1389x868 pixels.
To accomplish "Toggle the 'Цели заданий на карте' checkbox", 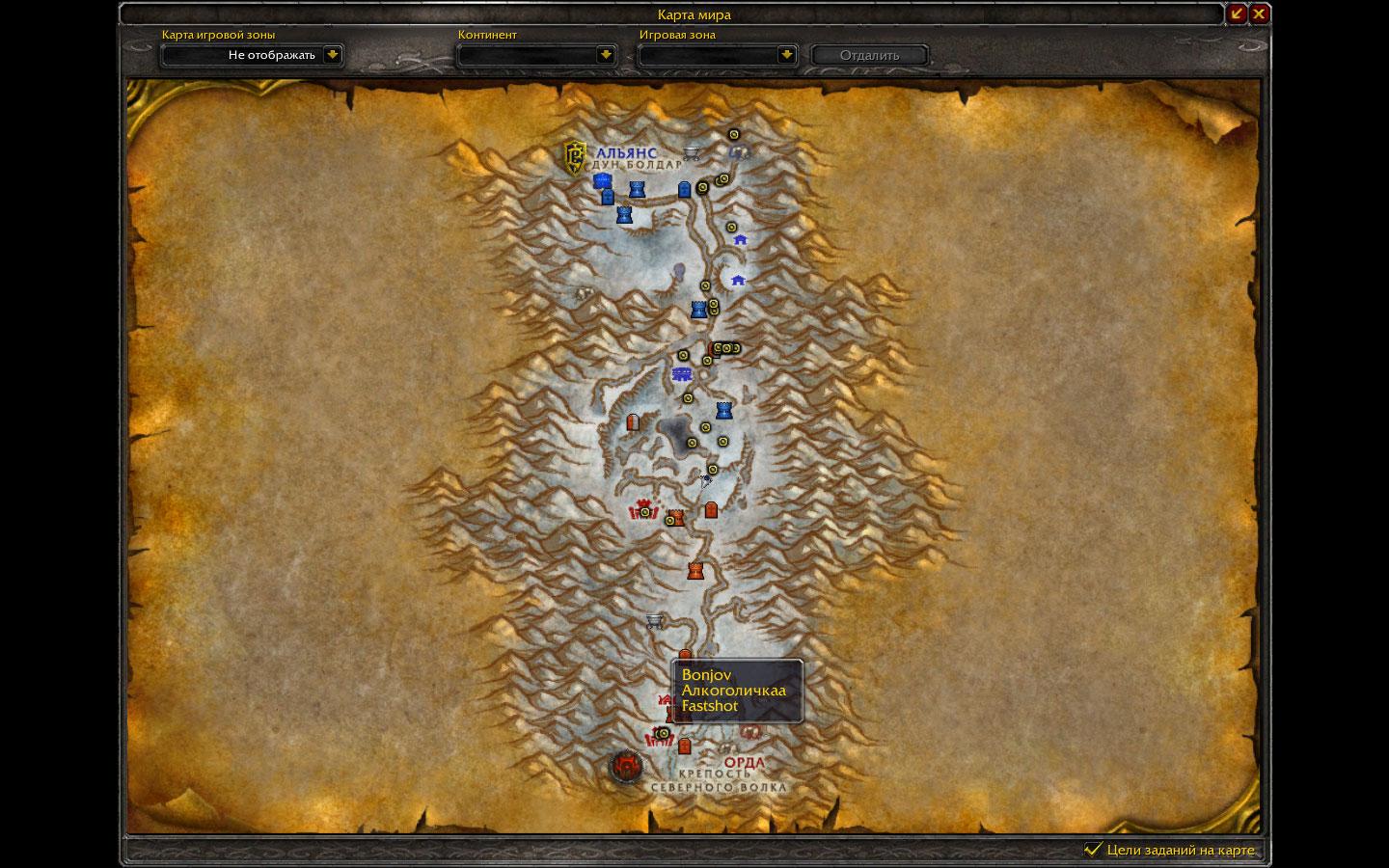I will (1093, 849).
